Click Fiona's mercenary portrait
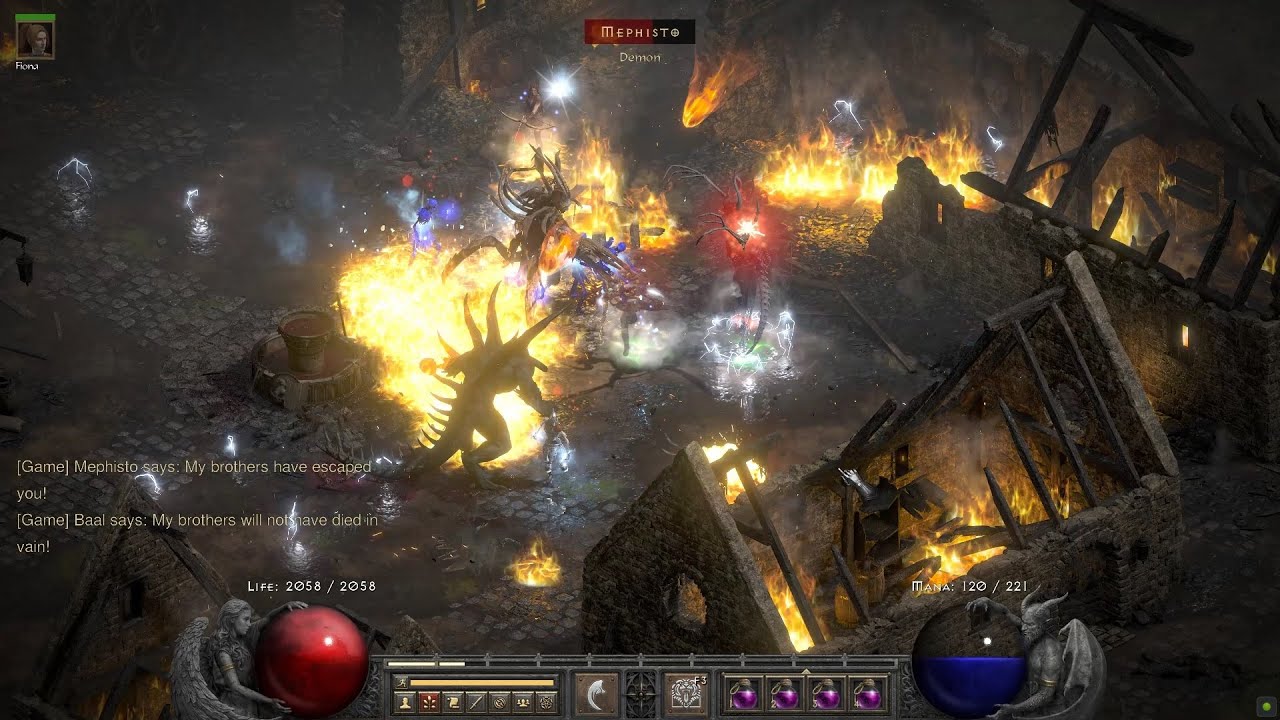Image resolution: width=1280 pixels, height=720 pixels. point(36,39)
